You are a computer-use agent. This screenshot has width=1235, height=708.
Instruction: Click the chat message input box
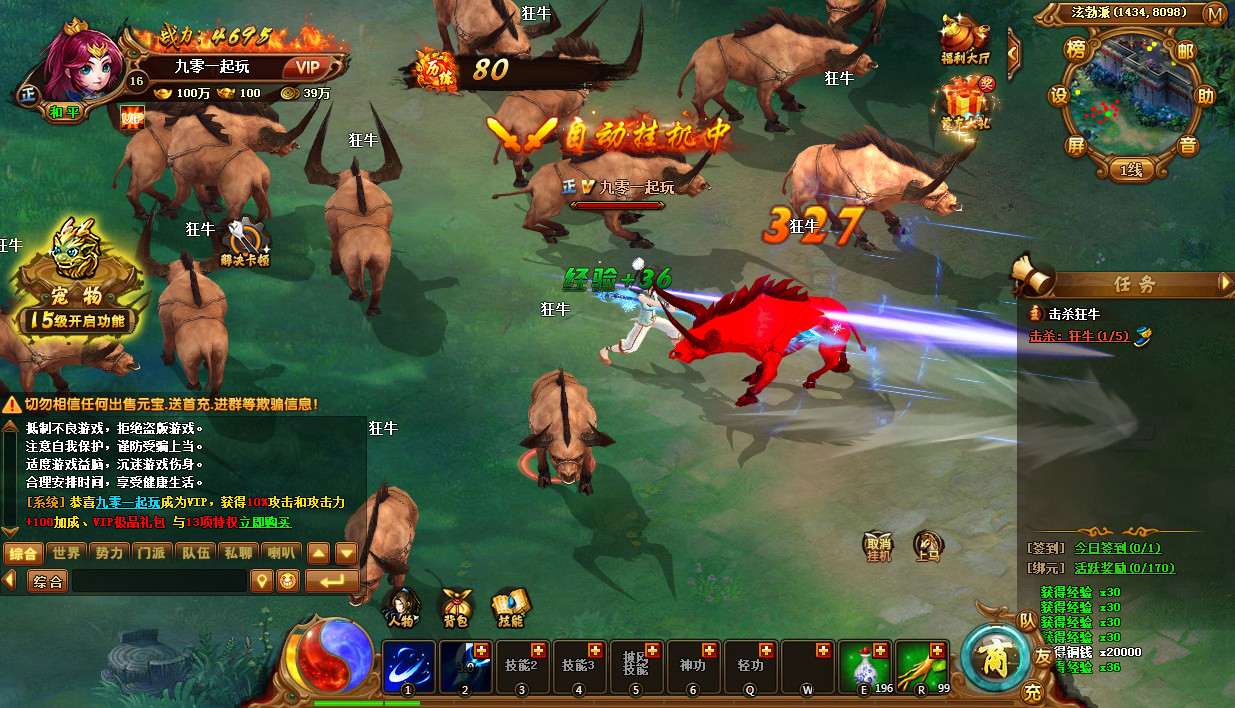point(158,581)
